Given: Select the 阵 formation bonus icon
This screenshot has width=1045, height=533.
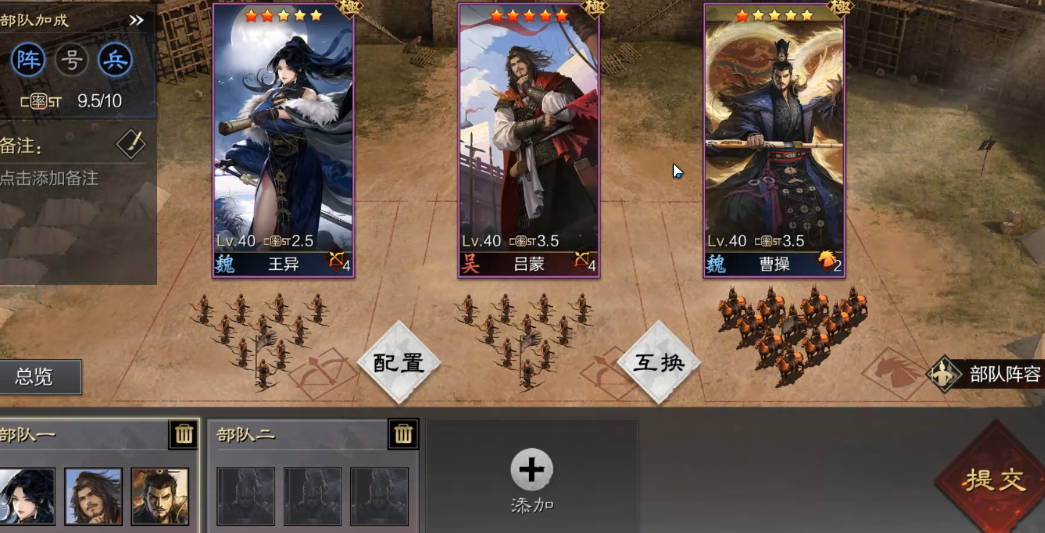Looking at the screenshot, I should [28, 60].
